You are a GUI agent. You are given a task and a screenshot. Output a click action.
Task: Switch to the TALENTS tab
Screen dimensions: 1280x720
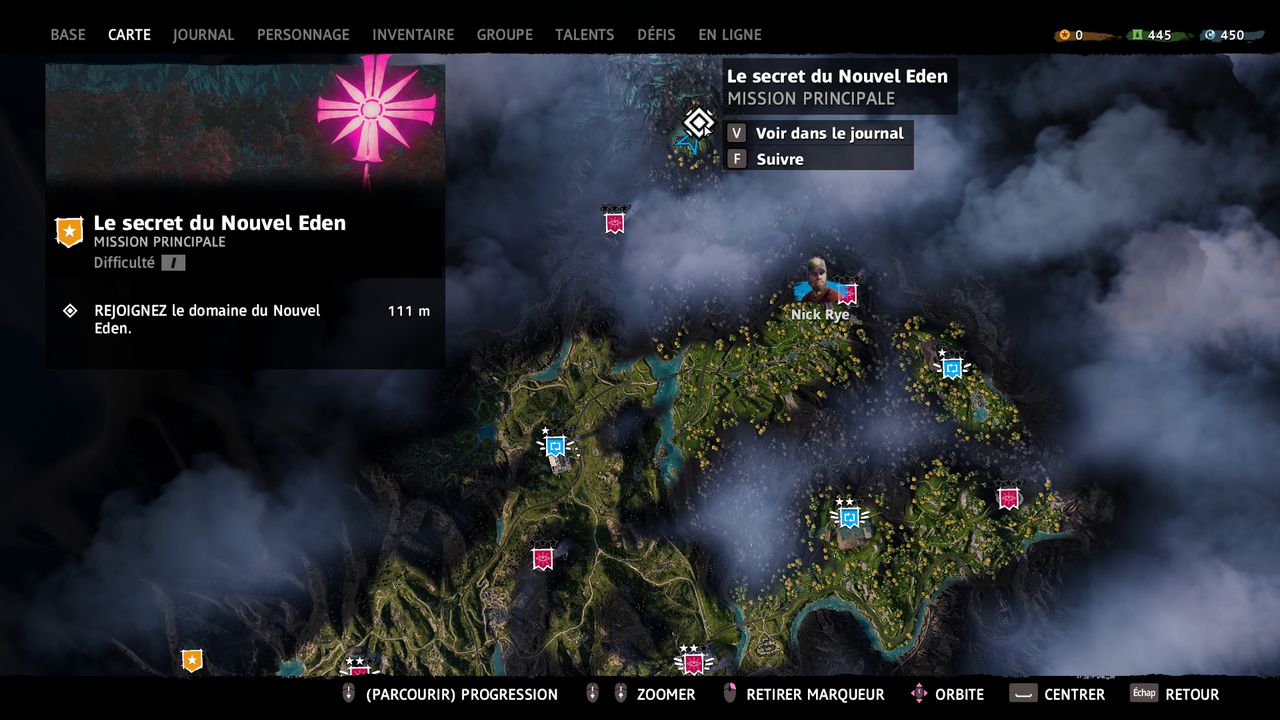pos(585,34)
